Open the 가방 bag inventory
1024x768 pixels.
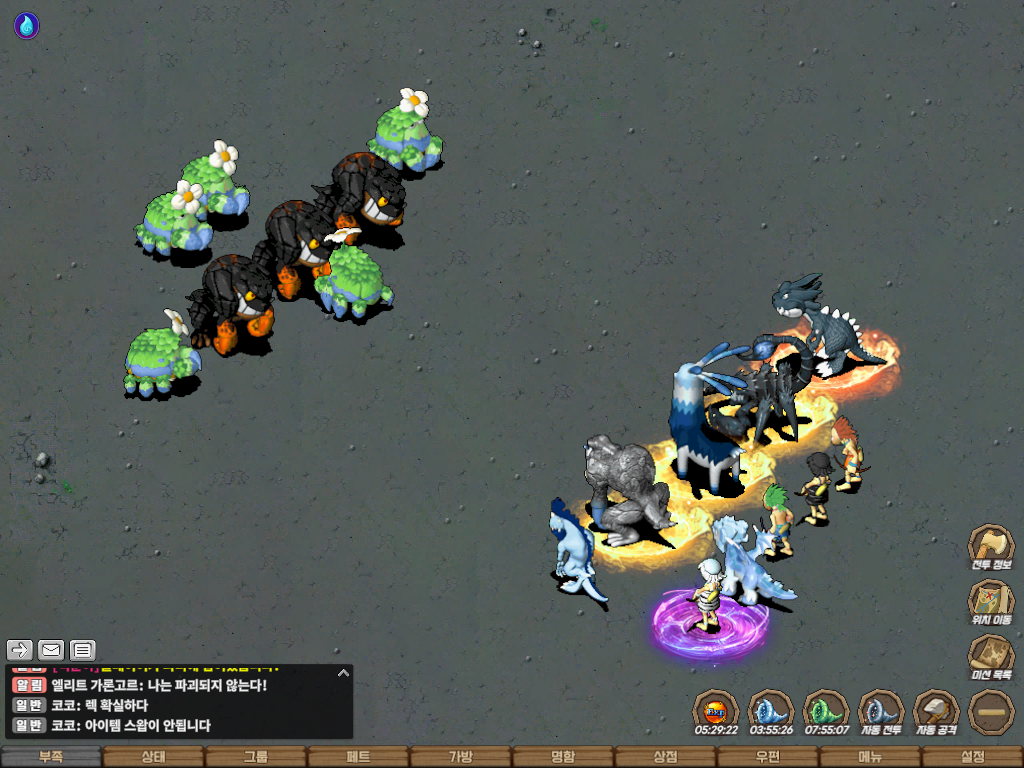pyautogui.click(x=460, y=757)
